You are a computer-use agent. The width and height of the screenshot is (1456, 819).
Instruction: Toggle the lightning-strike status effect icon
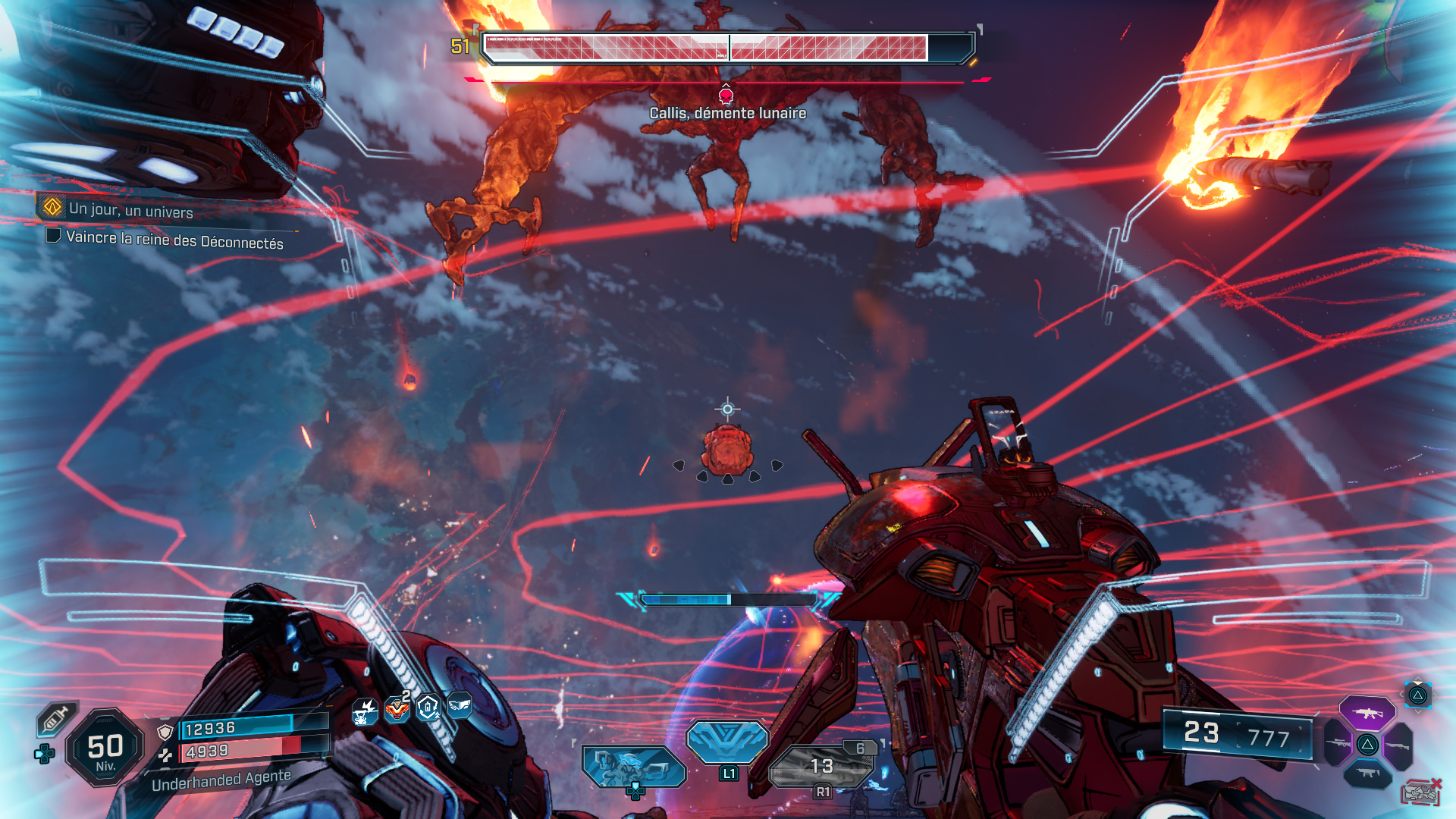[364, 711]
